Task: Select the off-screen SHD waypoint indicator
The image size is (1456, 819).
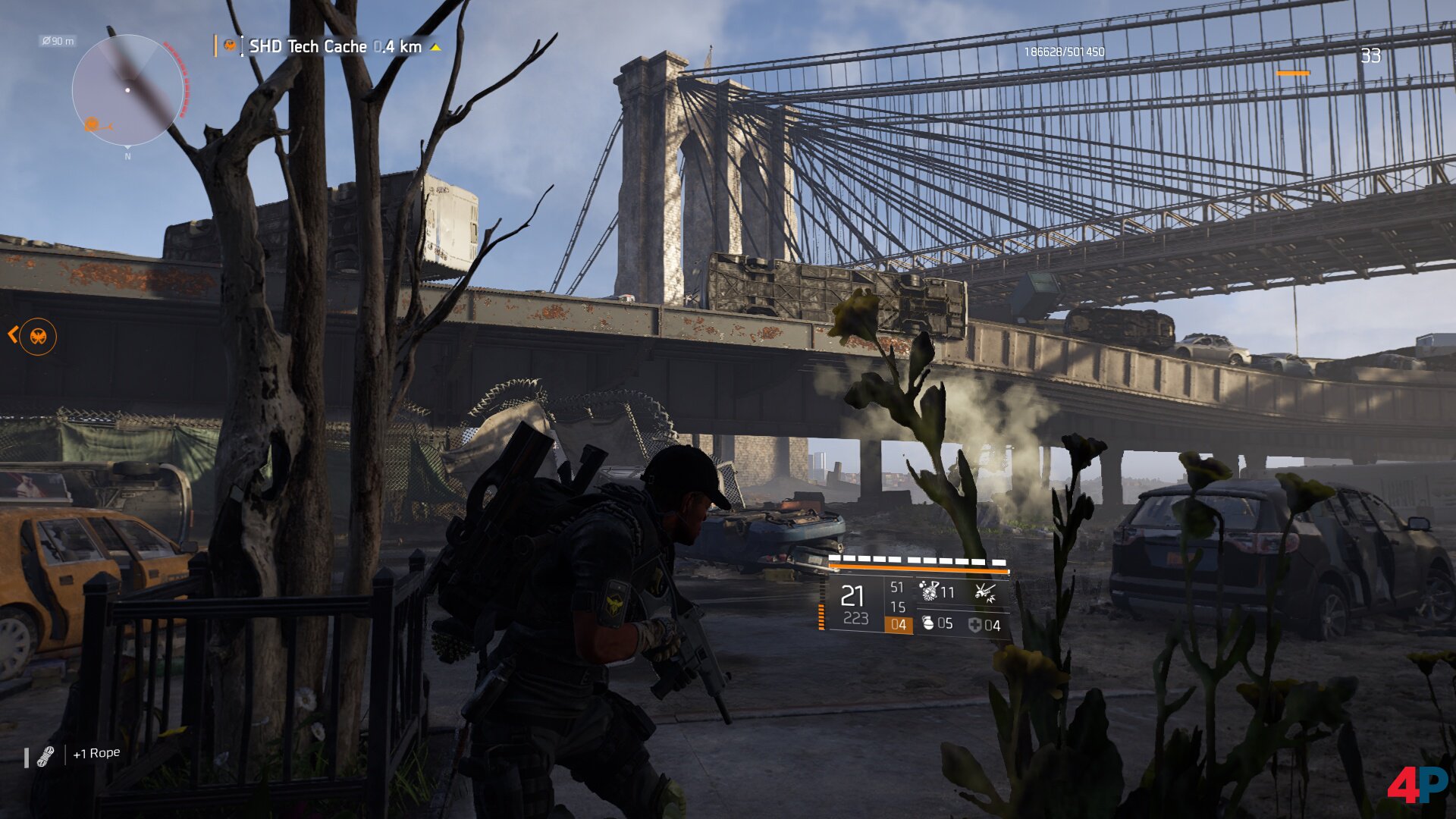Action: pyautogui.click(x=37, y=336)
